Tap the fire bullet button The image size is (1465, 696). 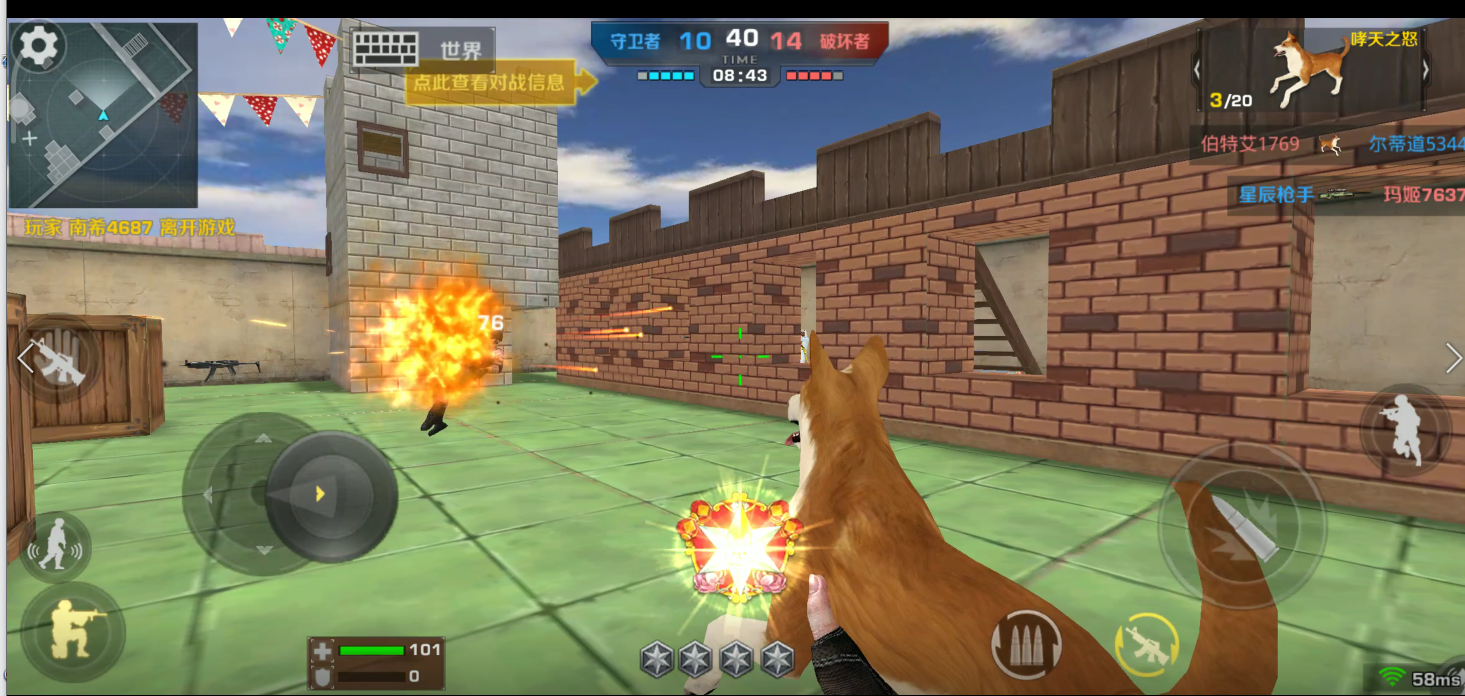1242,525
